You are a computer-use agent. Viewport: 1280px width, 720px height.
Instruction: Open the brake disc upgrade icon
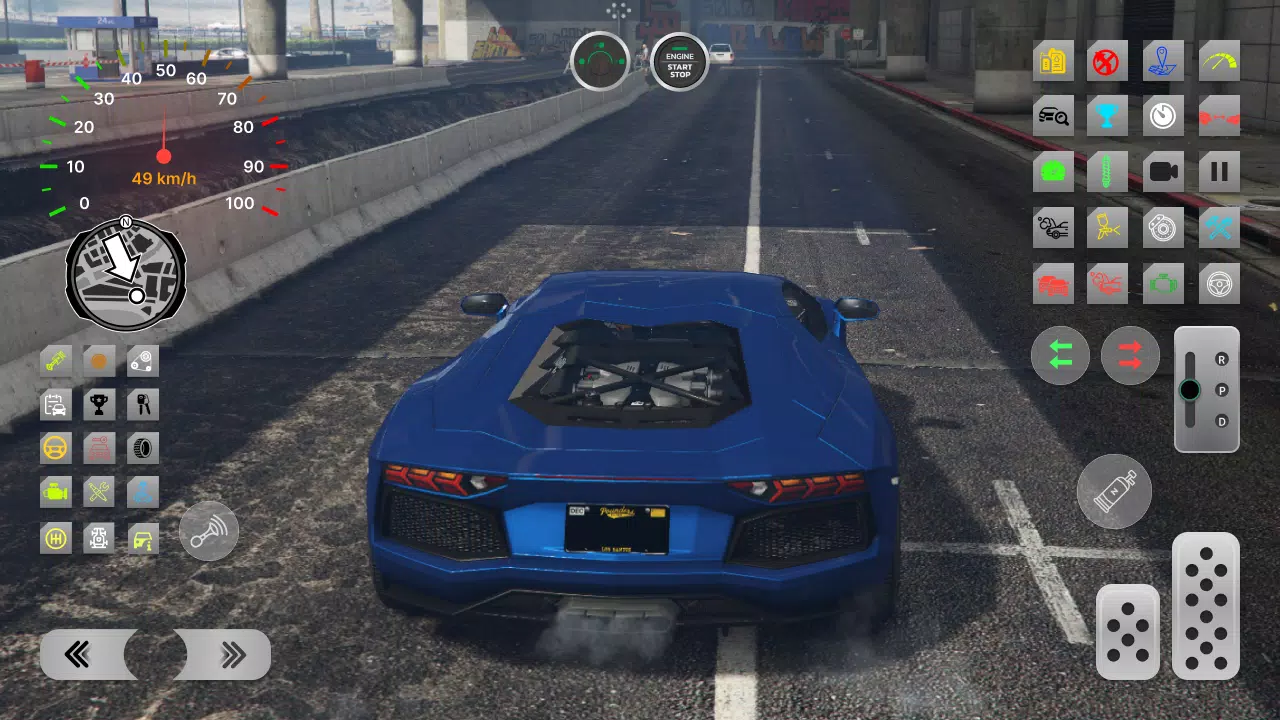click(1163, 227)
